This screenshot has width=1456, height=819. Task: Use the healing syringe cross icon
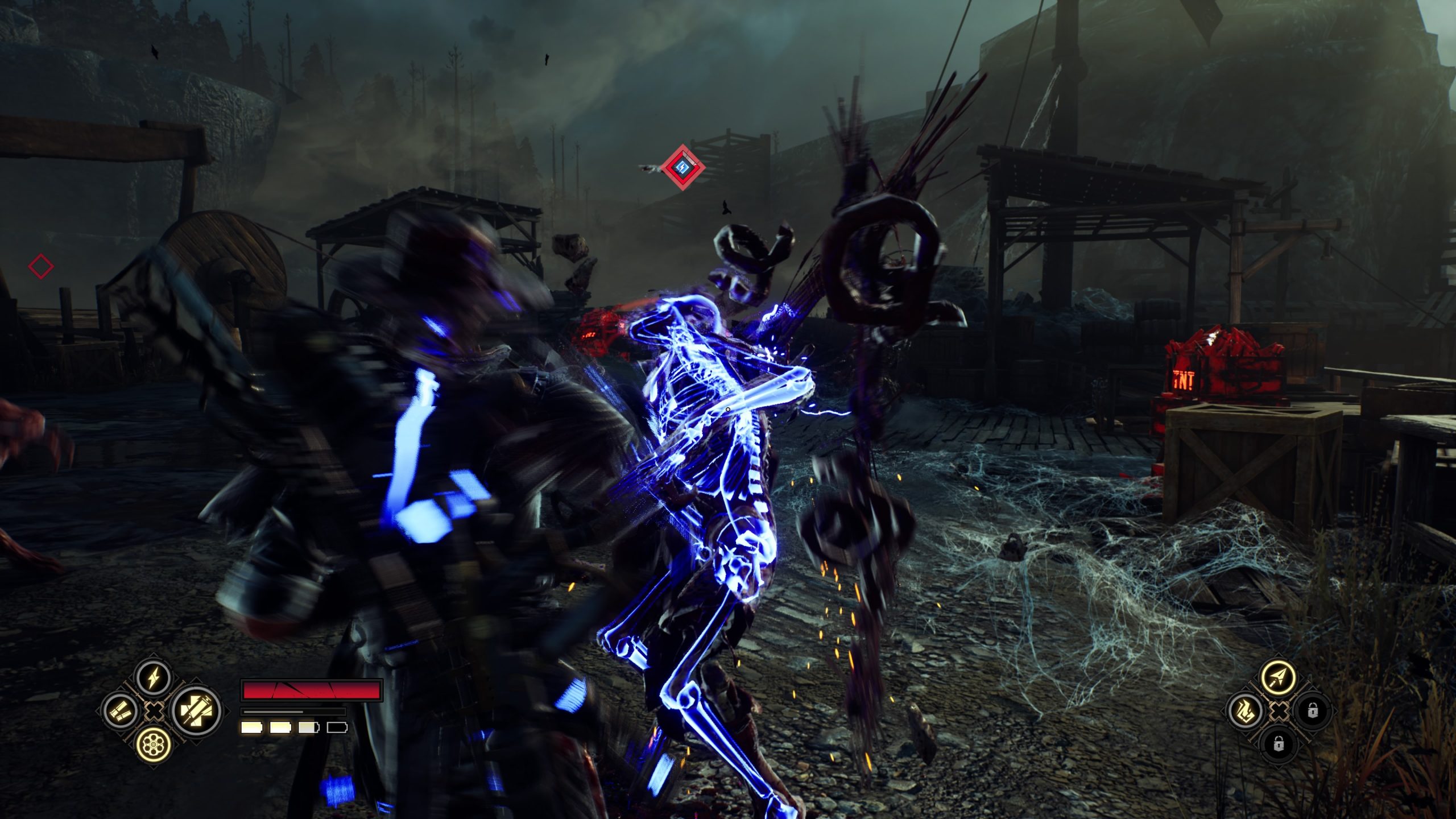tap(196, 710)
